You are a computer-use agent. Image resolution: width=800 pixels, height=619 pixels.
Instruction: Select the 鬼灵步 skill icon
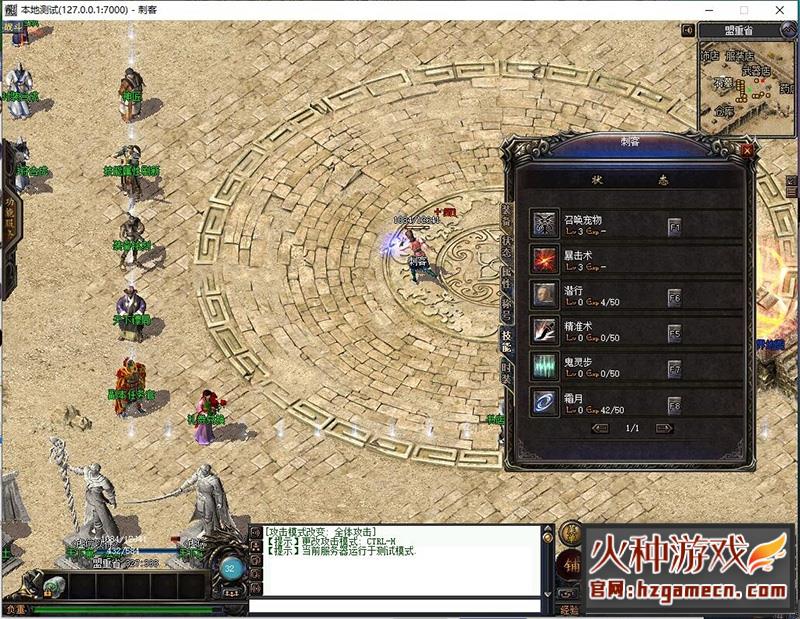click(545, 365)
